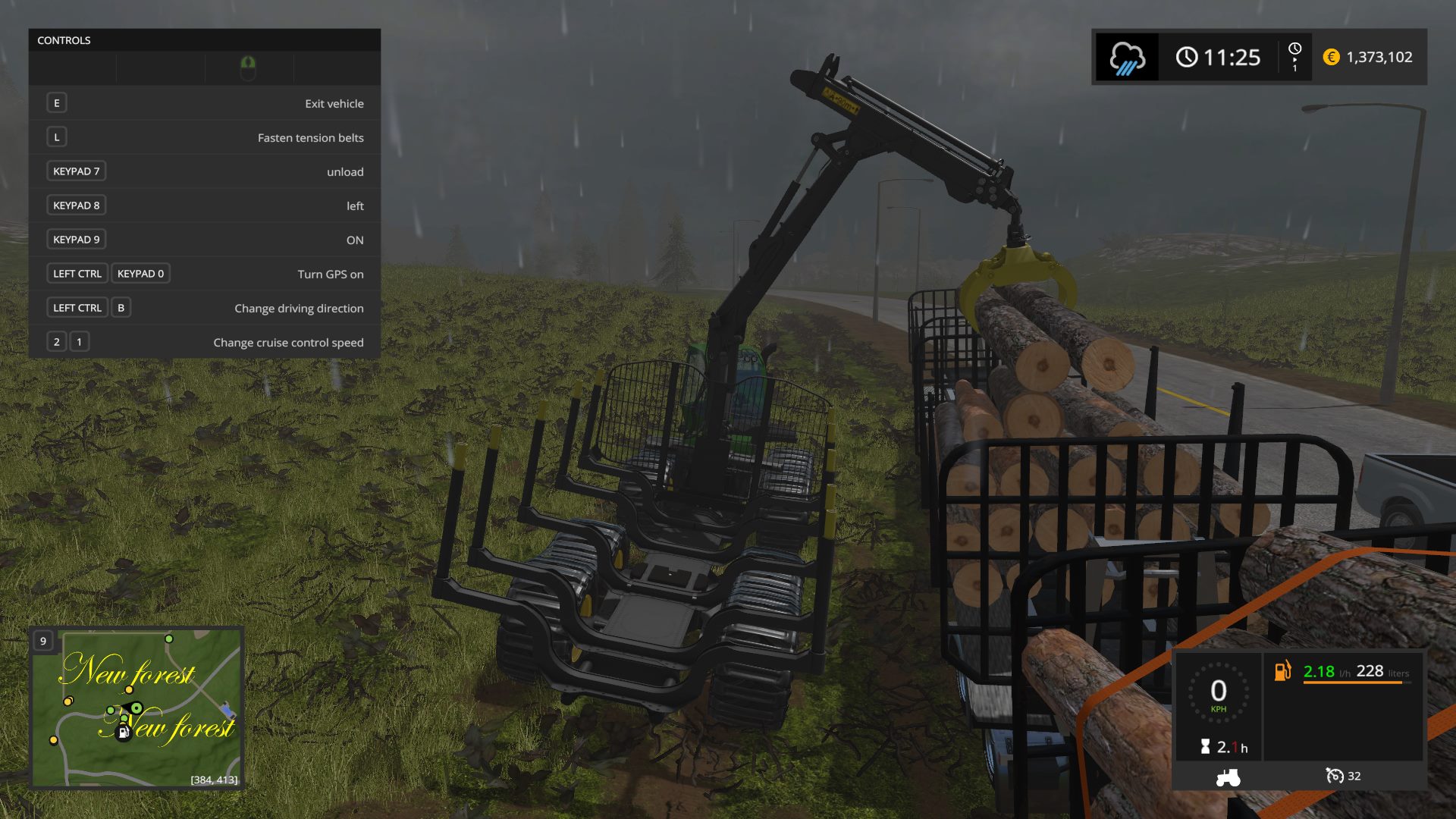Screen dimensions: 1456x819
Task: Toggle the cruise control speed icon
Action: tap(1334, 776)
